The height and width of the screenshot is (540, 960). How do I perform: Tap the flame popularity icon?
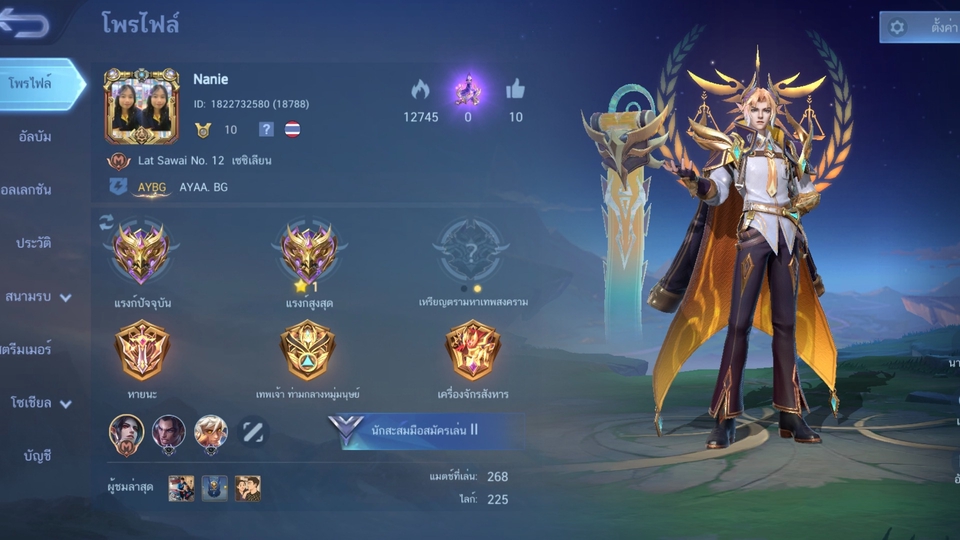tap(420, 90)
